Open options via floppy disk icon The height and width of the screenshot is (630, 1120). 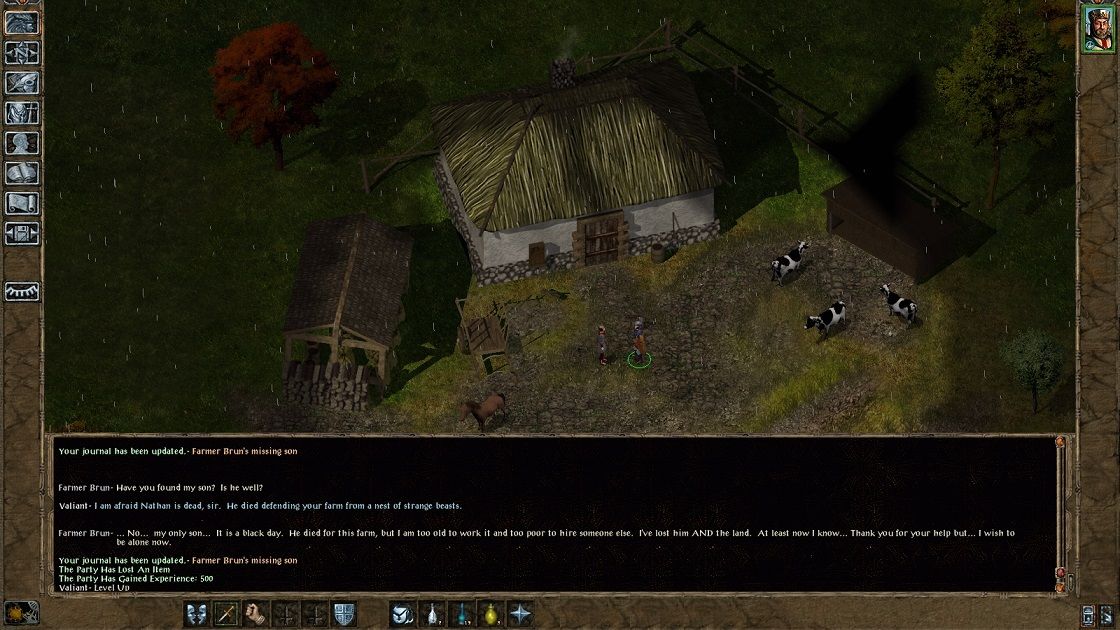22,234
